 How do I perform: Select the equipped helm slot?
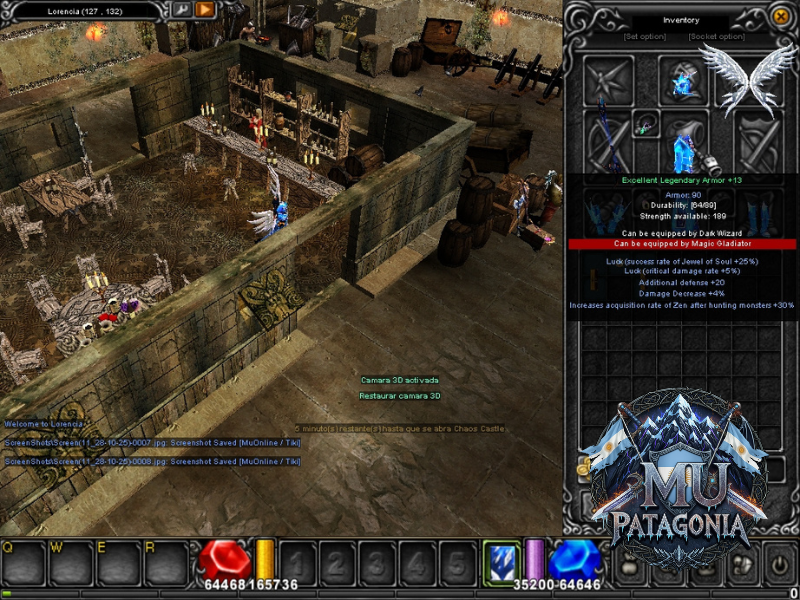[683, 80]
